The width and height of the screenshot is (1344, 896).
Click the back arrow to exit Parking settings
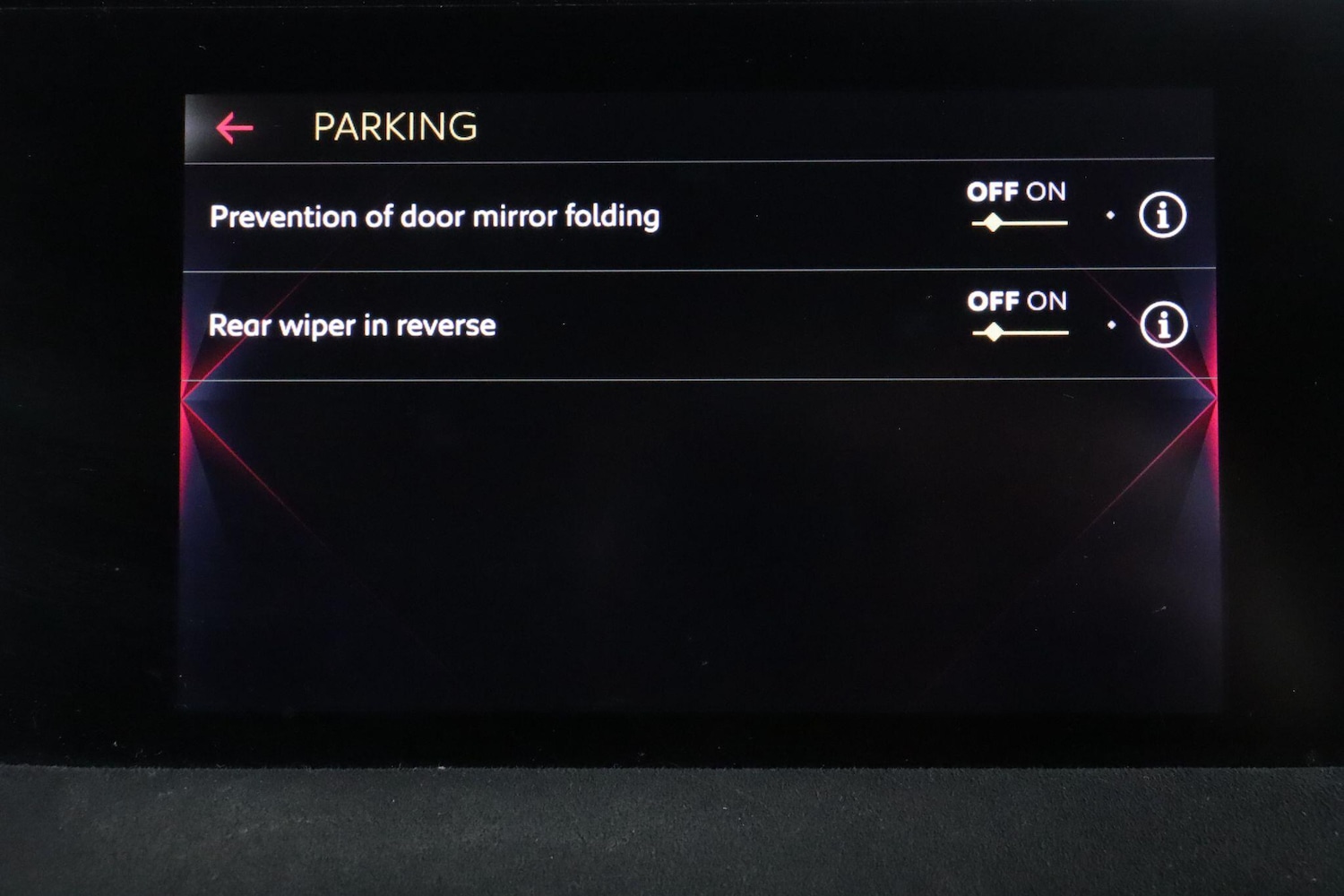[x=233, y=127]
